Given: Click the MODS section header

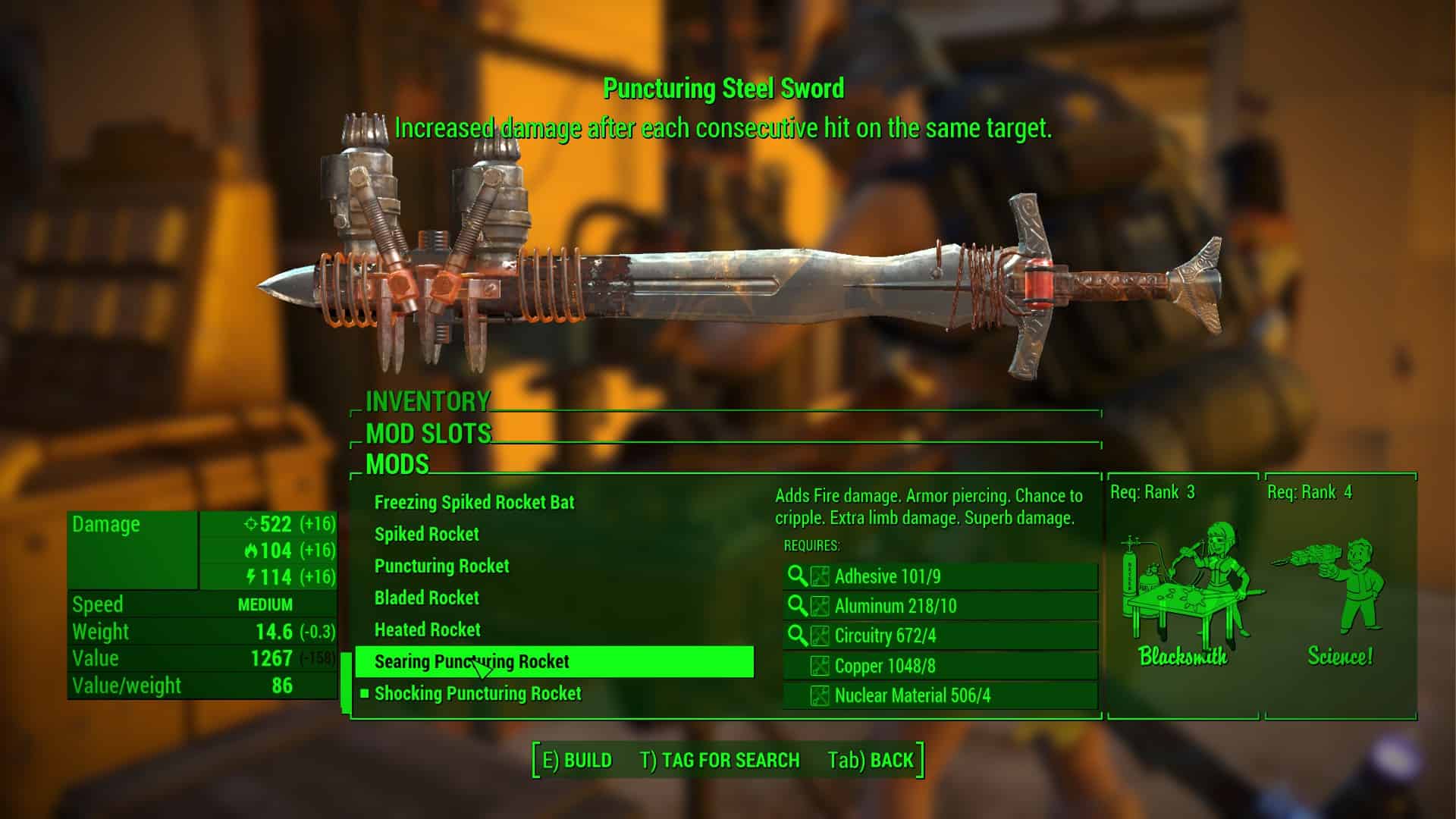Looking at the screenshot, I should point(397,464).
